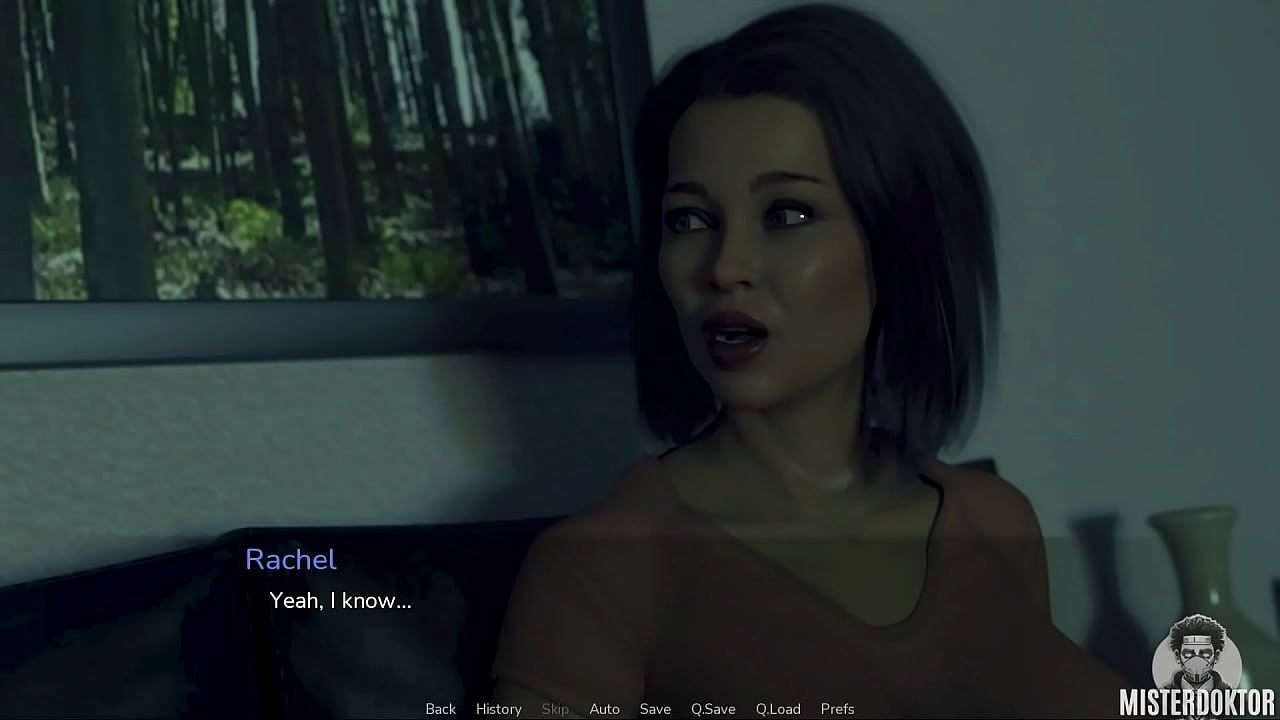This screenshot has height=720, width=1280.
Task: Click the Back quick menu option
Action: pyautogui.click(x=440, y=708)
